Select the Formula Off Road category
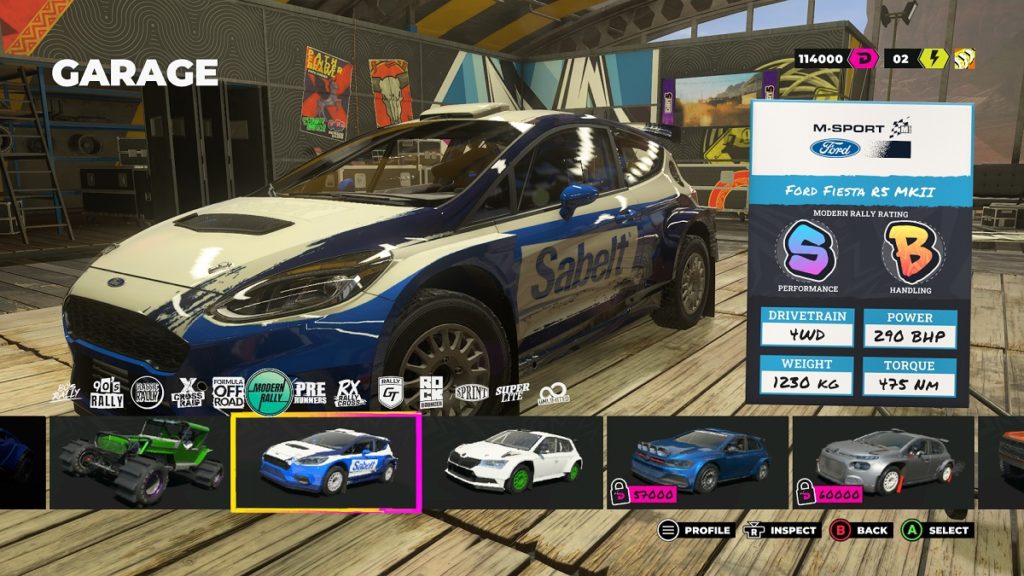Image resolution: width=1024 pixels, height=576 pixels. coord(229,393)
